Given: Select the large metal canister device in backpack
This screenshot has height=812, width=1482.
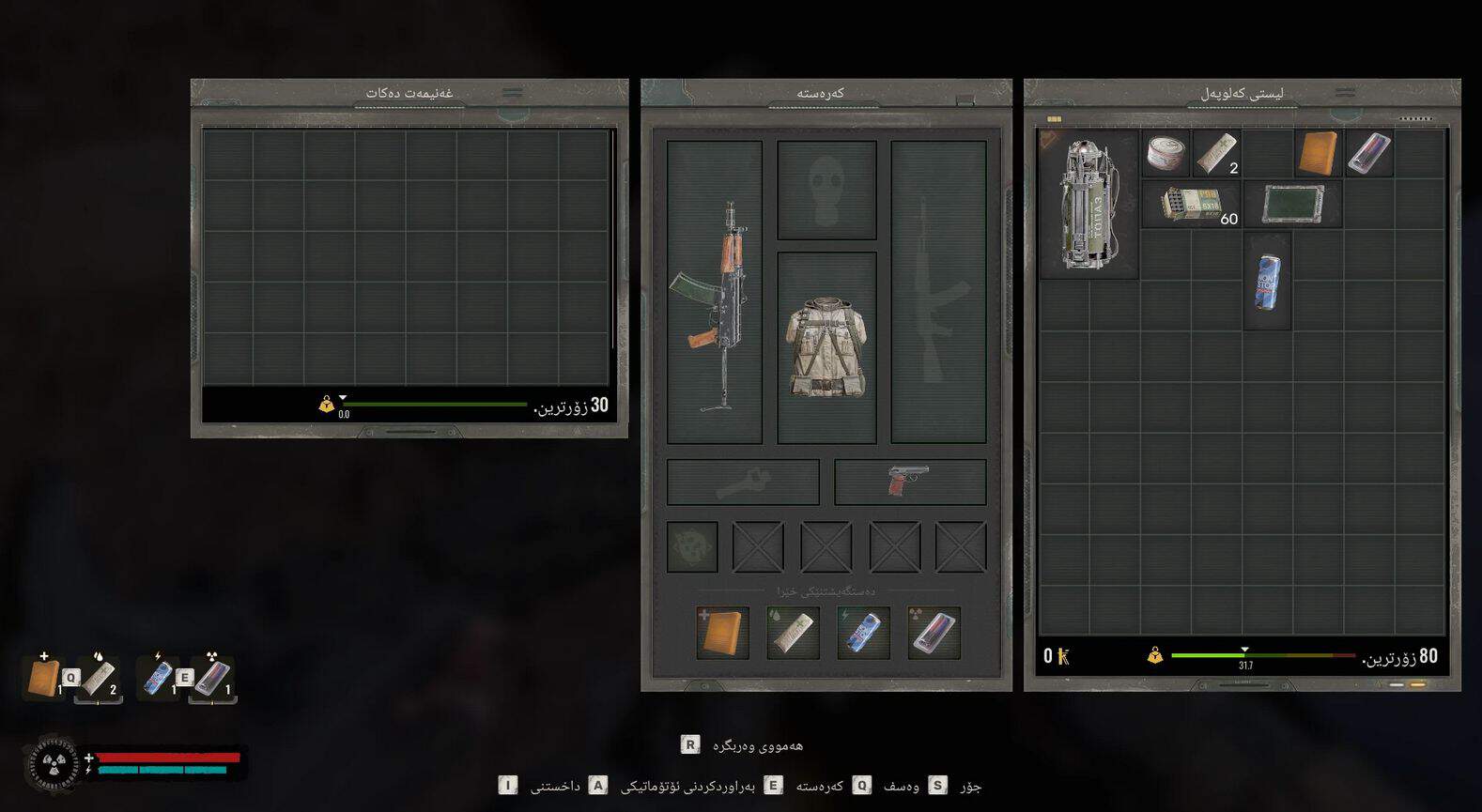Looking at the screenshot, I should pyautogui.click(x=1088, y=205).
